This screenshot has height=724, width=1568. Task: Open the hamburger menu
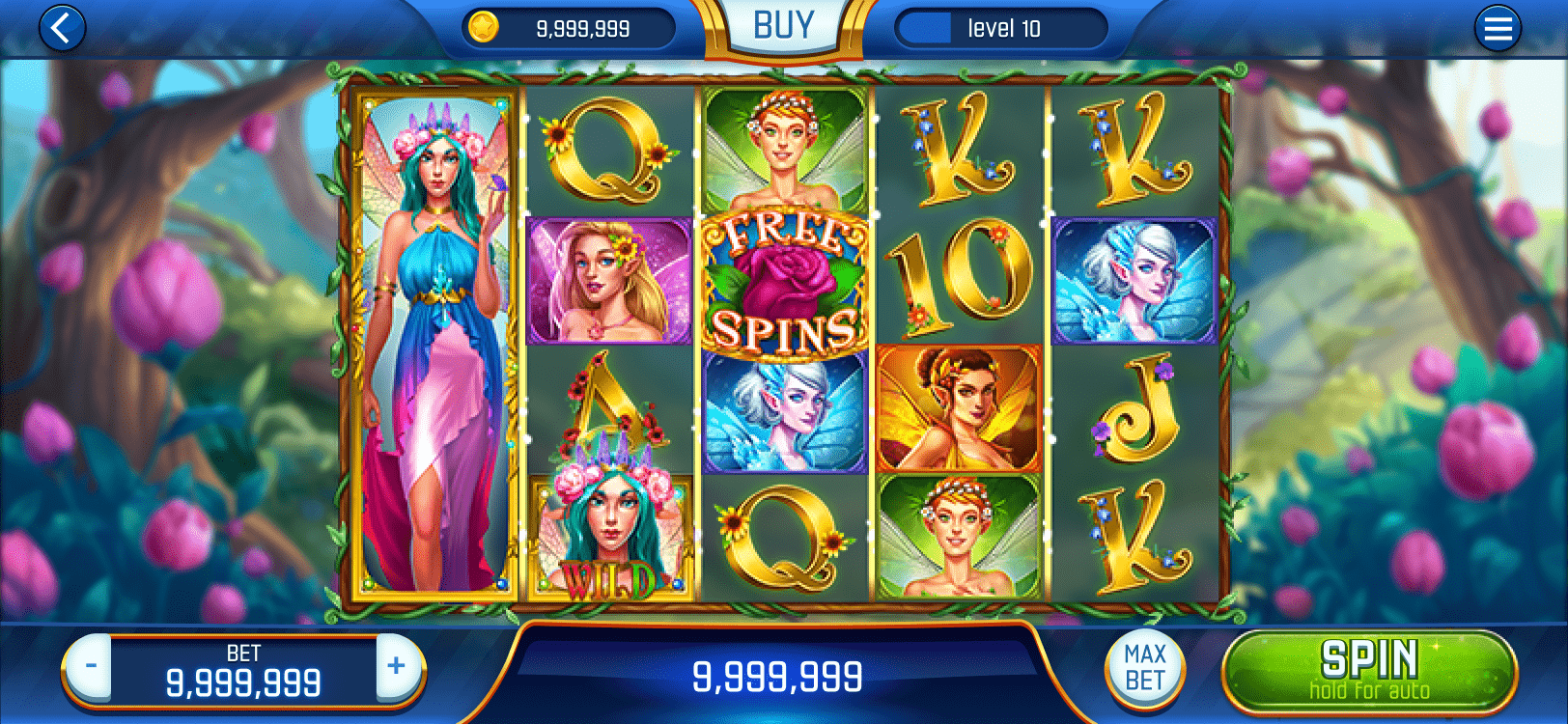(1498, 29)
